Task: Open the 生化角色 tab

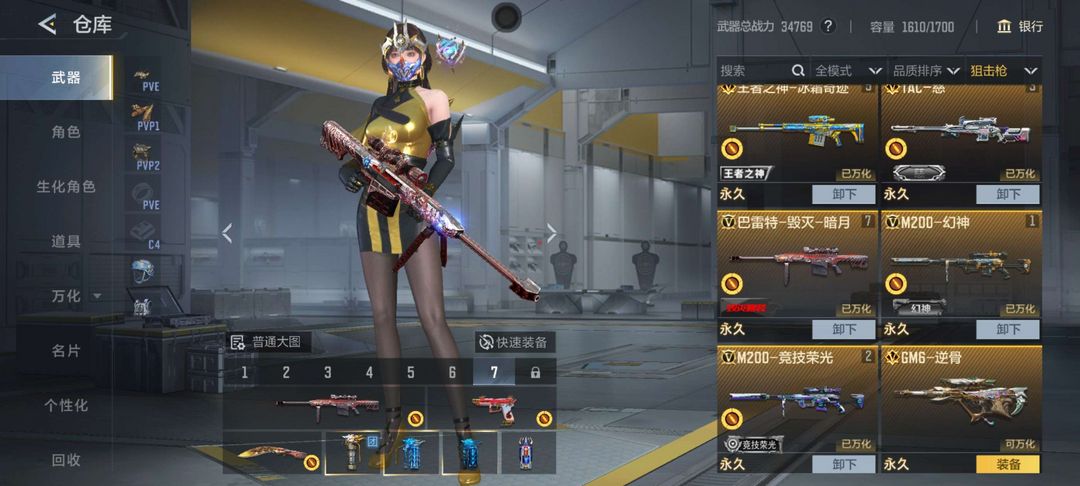Action: point(66,187)
